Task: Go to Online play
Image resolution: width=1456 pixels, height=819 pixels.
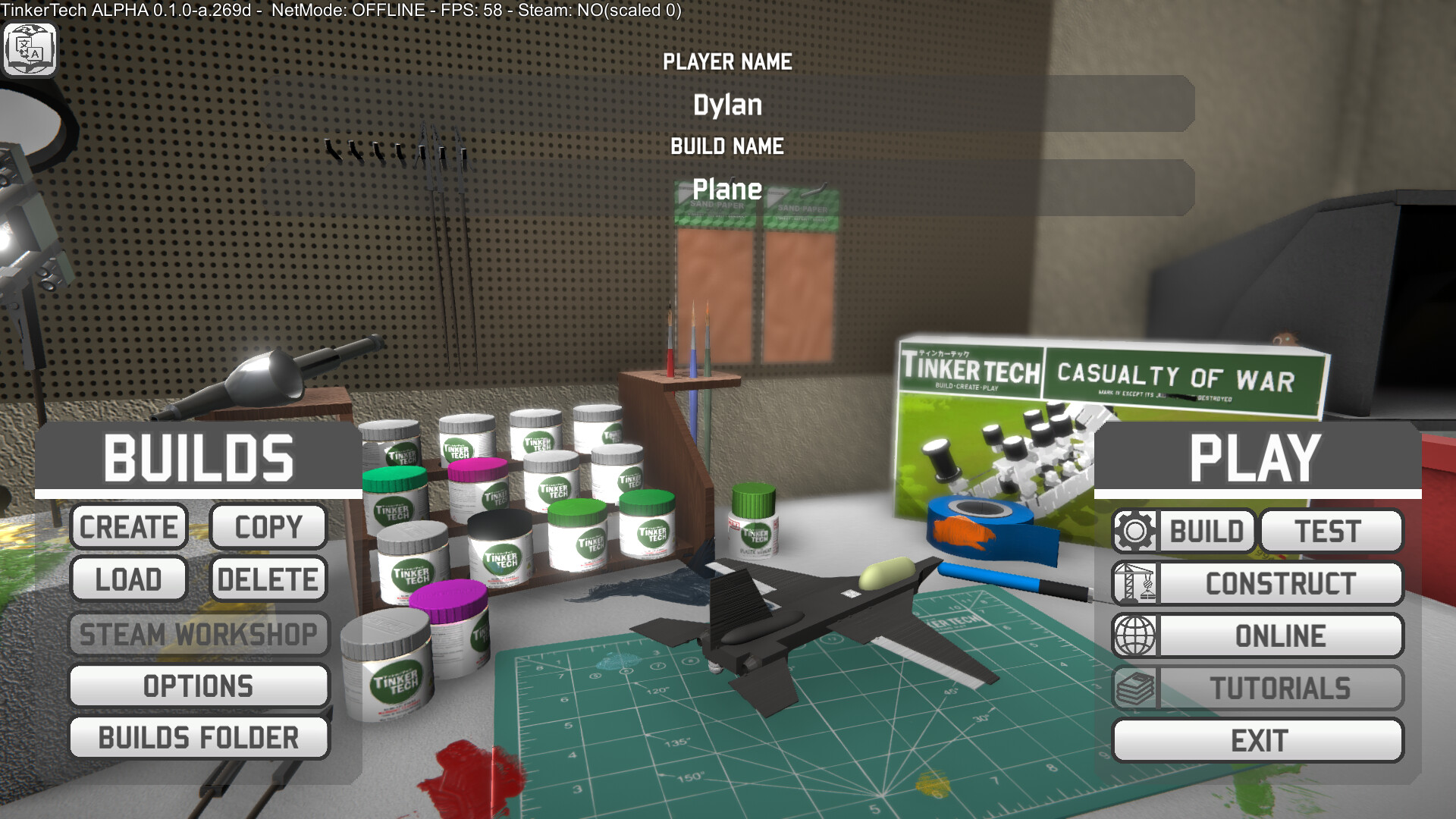Action: click(x=1280, y=635)
